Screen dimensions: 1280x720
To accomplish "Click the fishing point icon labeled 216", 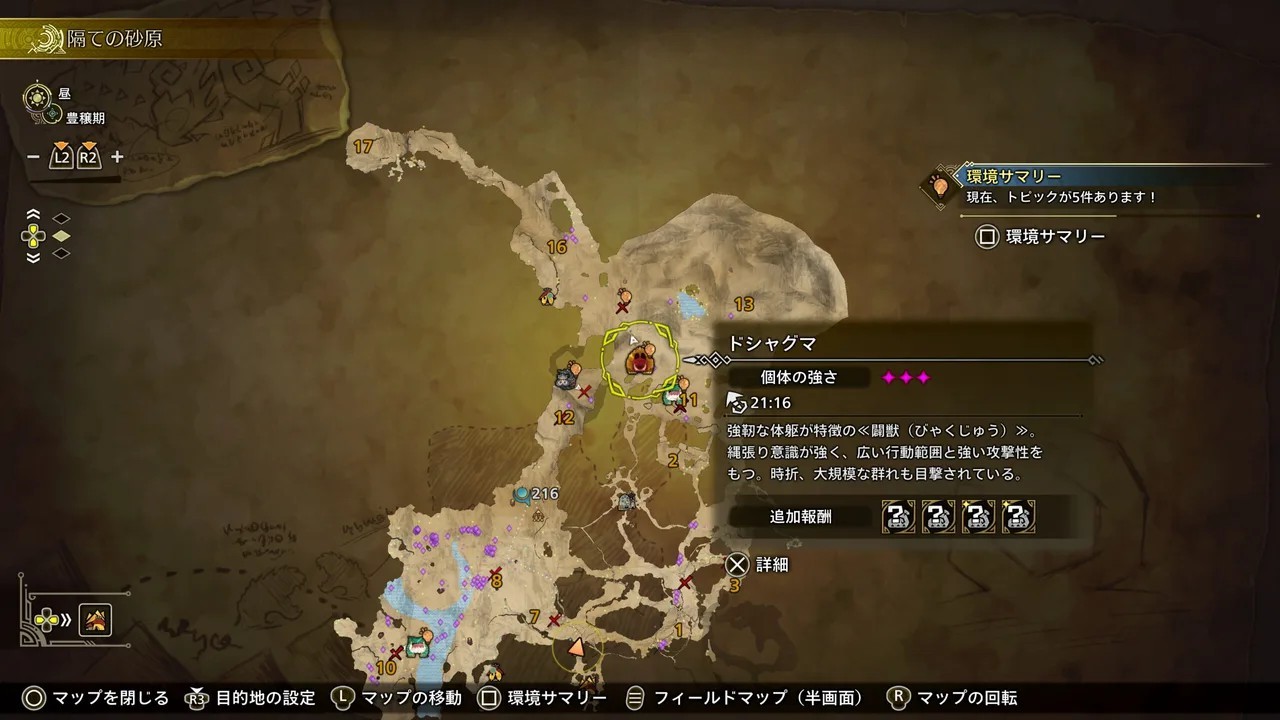I will (x=521, y=492).
